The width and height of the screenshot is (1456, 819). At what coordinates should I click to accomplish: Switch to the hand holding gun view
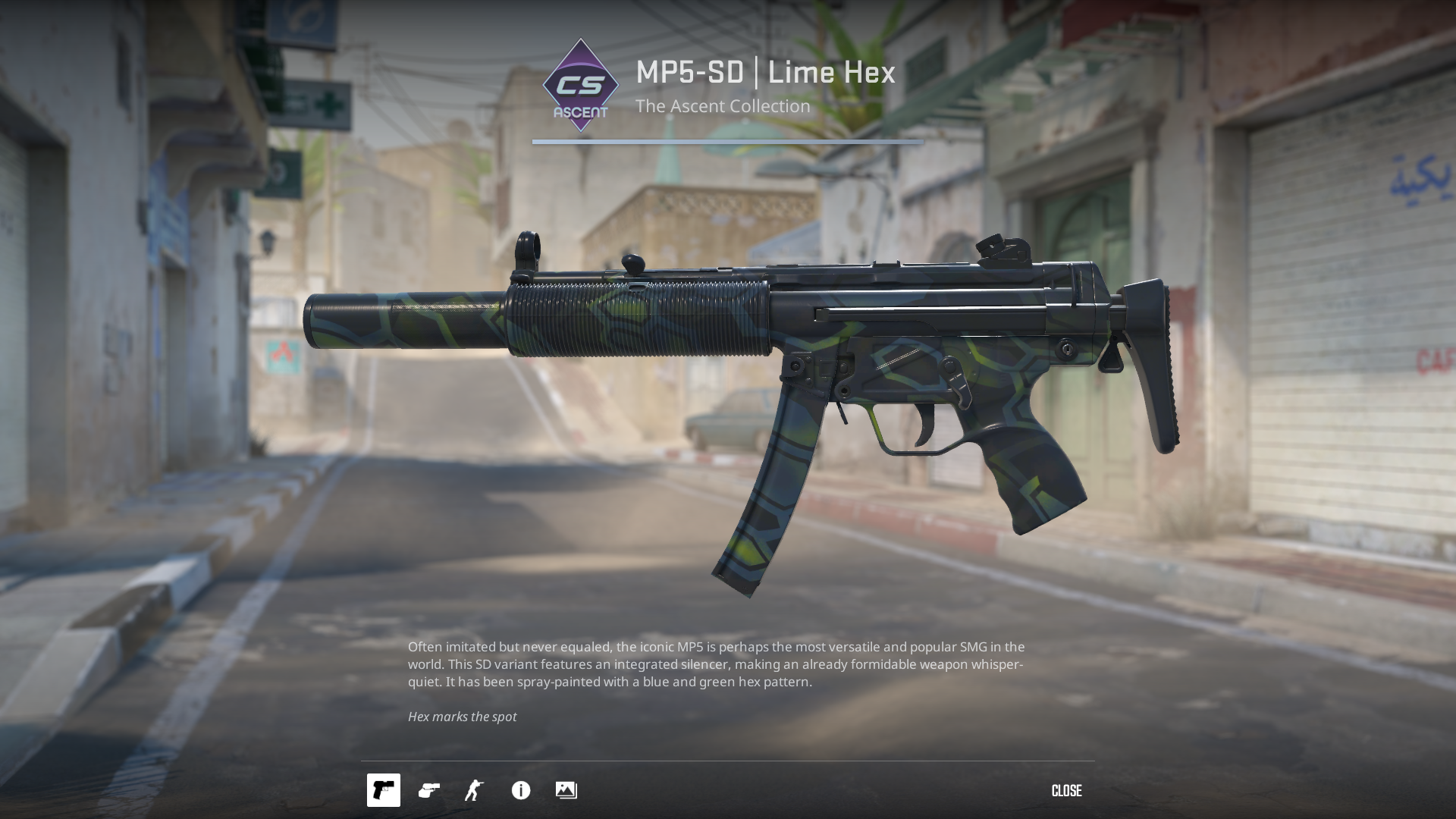429,790
